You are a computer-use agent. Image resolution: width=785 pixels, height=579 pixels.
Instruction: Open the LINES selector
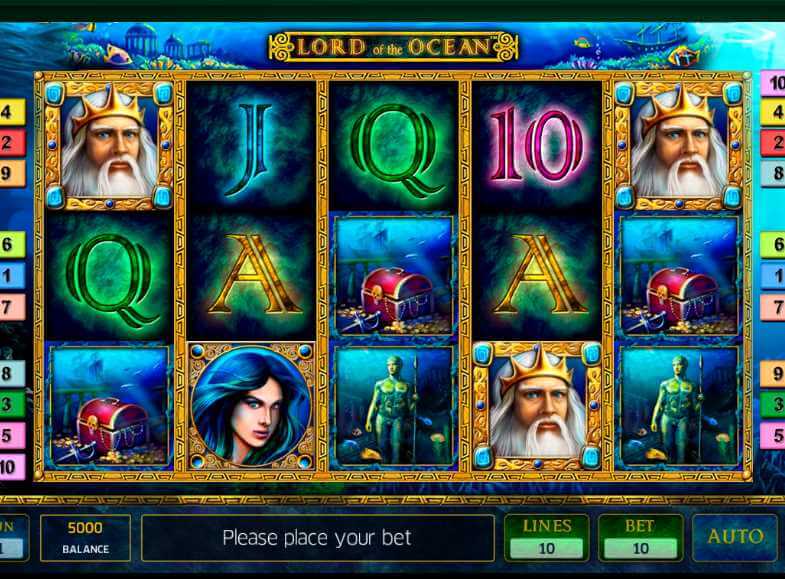tap(546, 537)
